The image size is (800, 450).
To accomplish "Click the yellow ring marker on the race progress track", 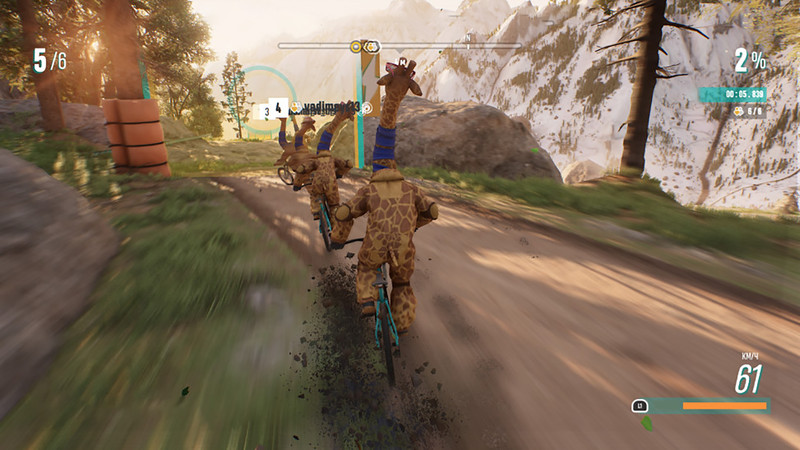I will (x=357, y=46).
